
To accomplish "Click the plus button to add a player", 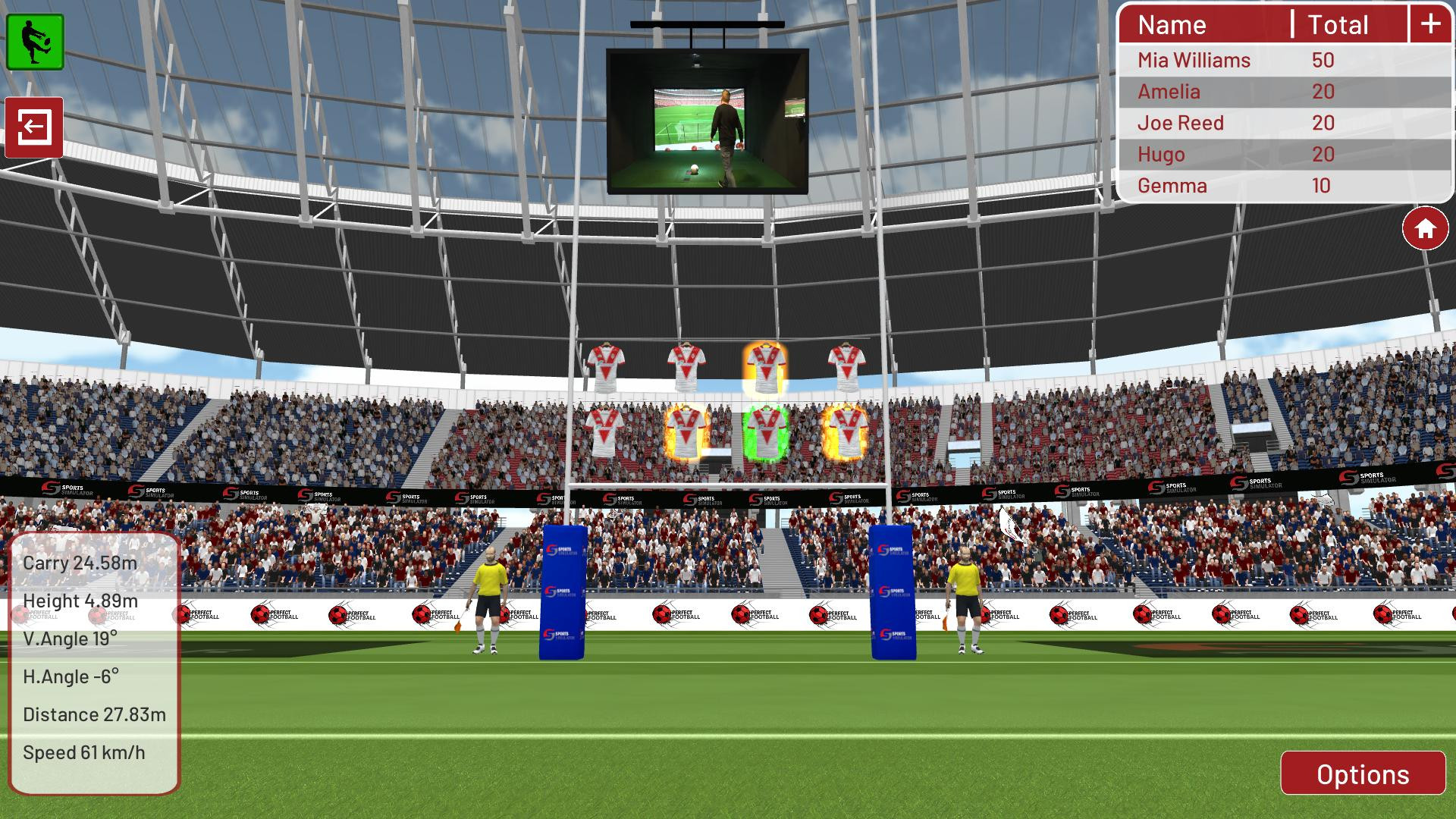I will coord(1430,24).
